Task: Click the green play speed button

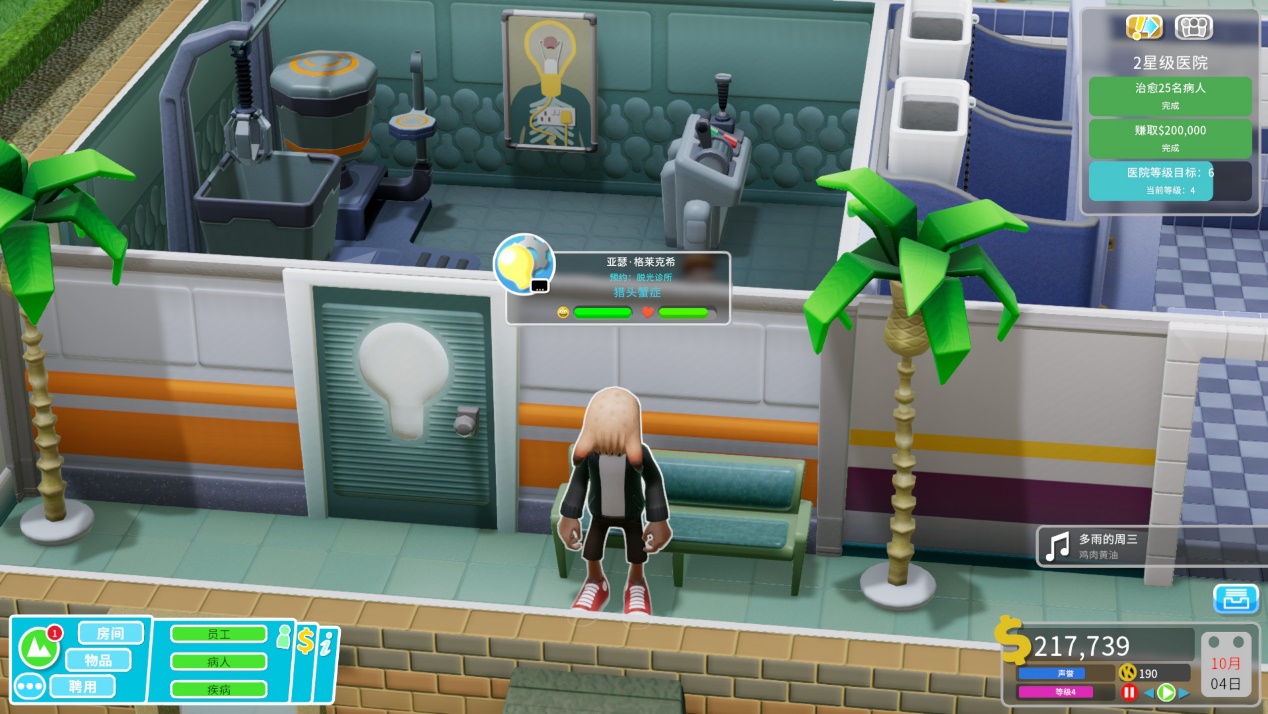Action: [x=1165, y=692]
